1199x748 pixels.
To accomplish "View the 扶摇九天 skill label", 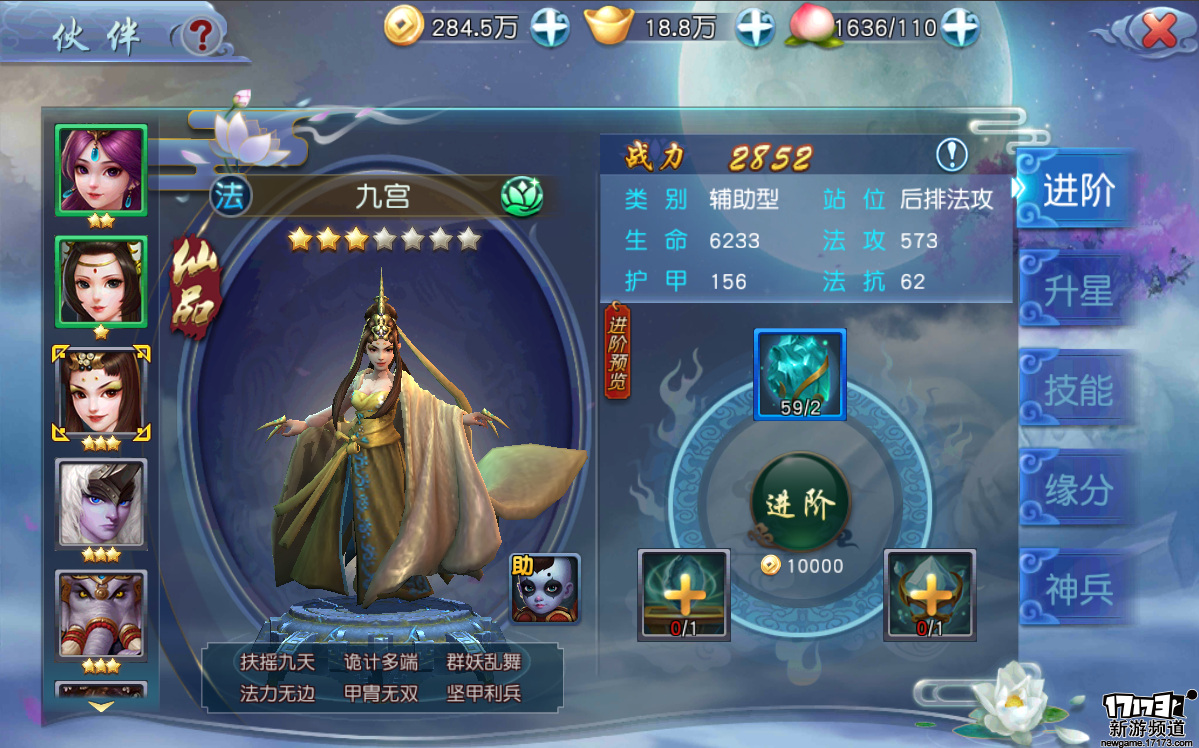I will coord(277,662).
